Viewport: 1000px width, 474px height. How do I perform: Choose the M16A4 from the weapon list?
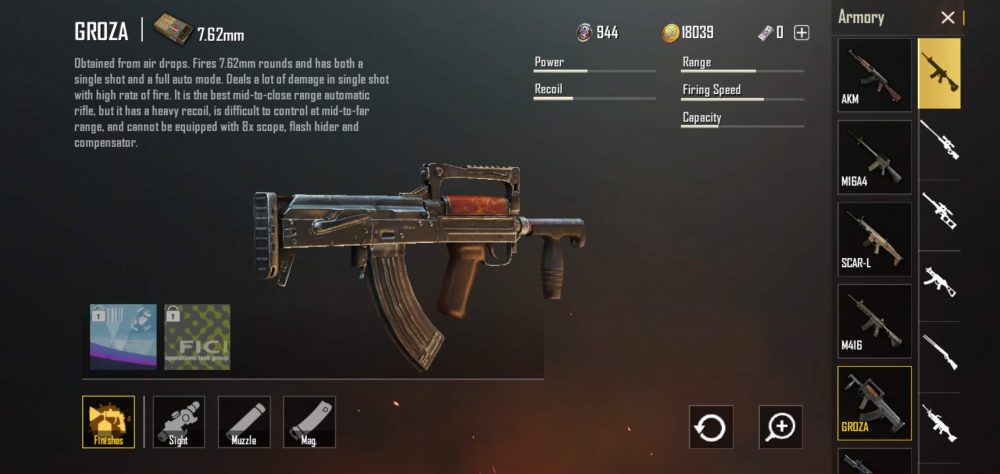click(874, 156)
